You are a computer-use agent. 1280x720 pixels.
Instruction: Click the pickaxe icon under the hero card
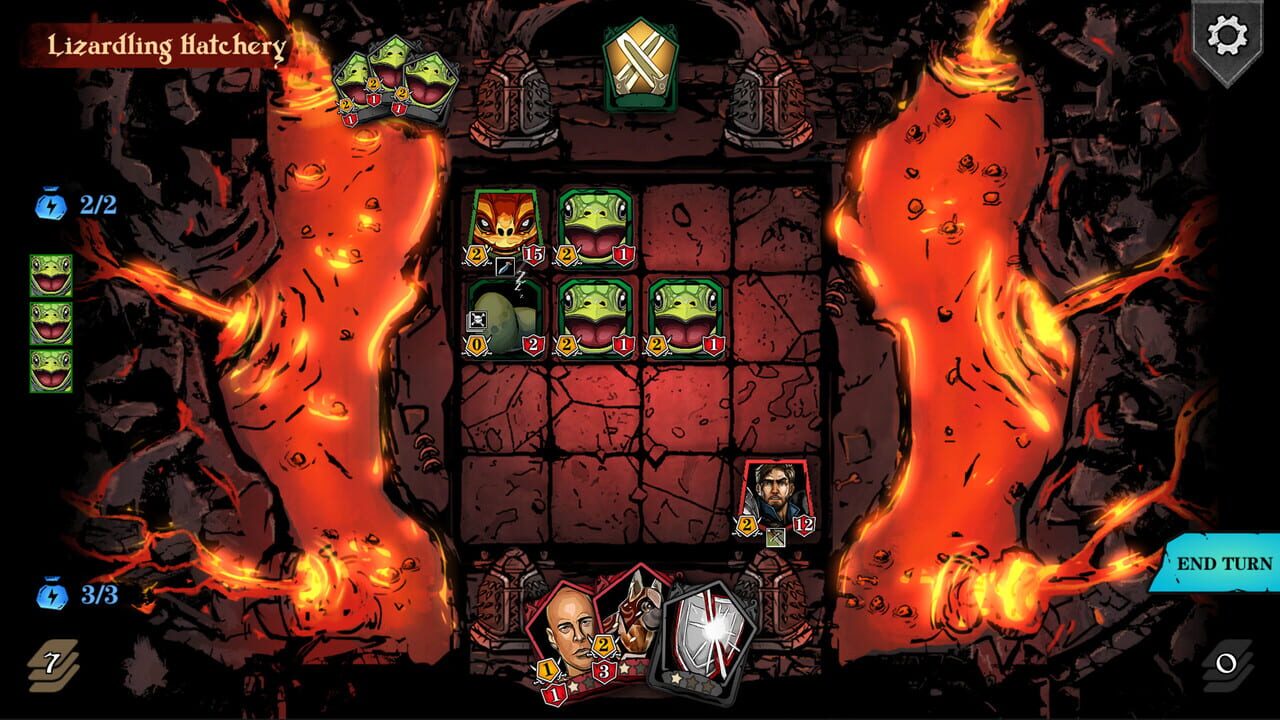point(775,537)
